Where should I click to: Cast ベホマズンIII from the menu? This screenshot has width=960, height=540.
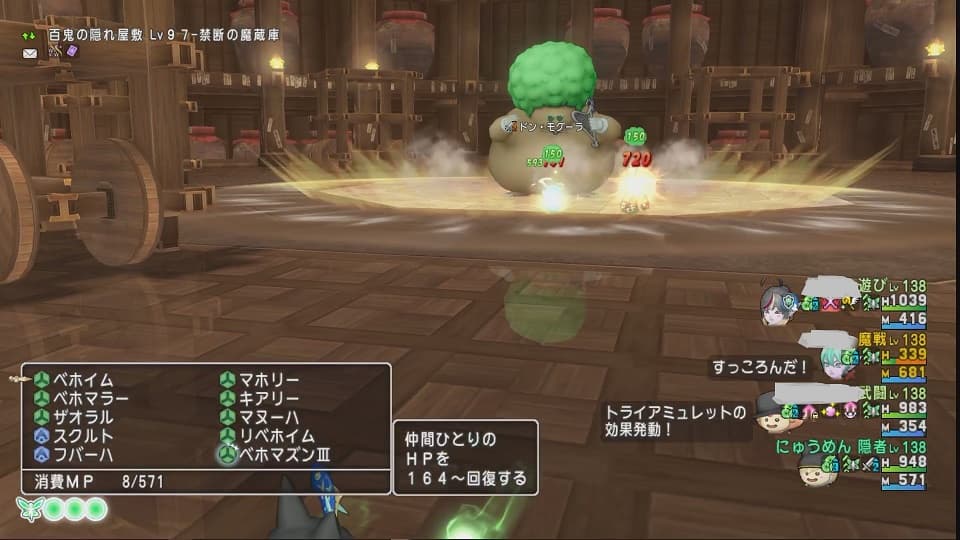pos(280,455)
